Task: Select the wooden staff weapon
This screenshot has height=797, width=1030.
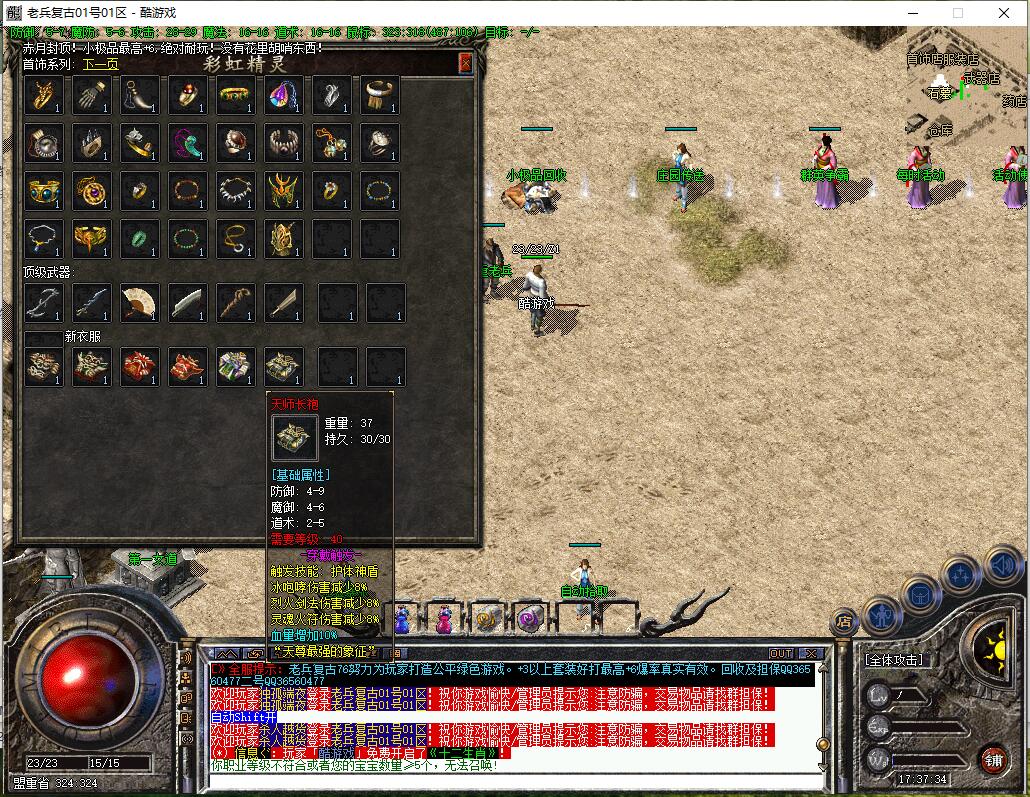Action: (x=236, y=302)
